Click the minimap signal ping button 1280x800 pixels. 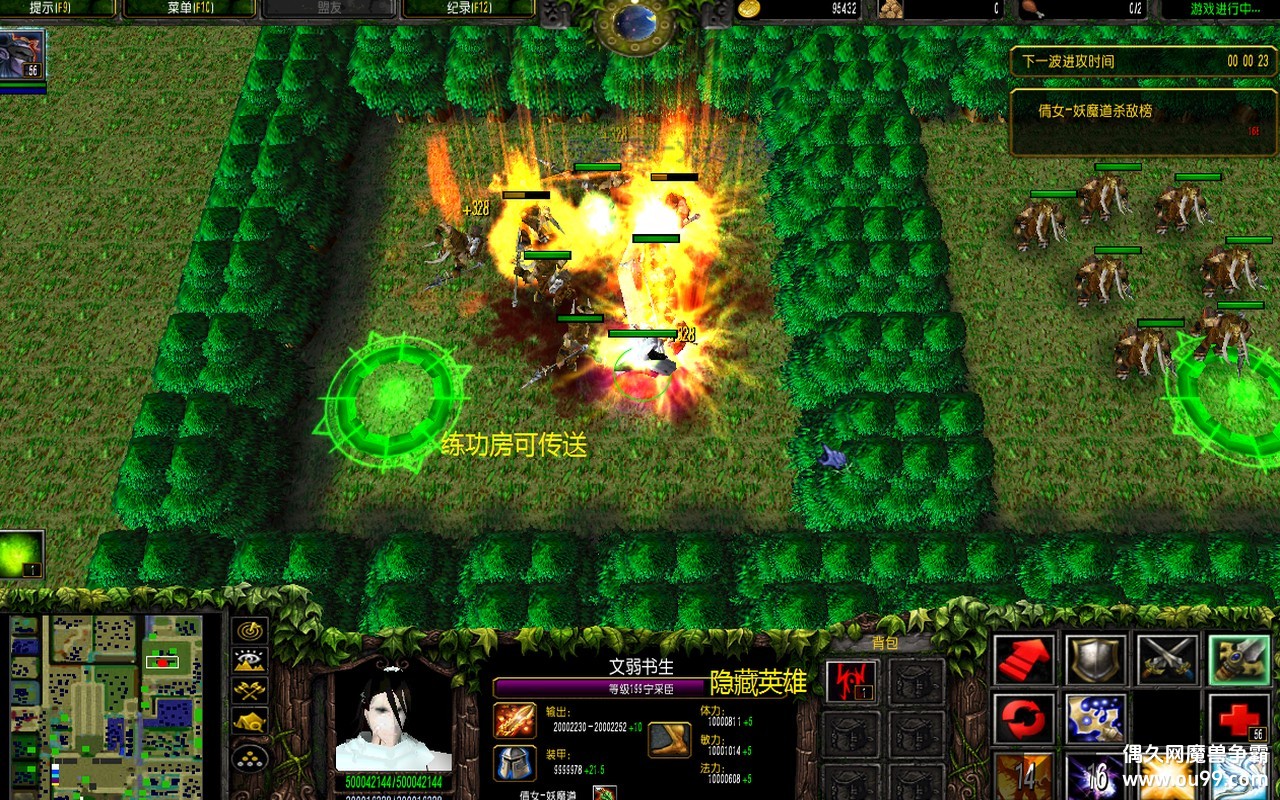pyautogui.click(x=249, y=631)
